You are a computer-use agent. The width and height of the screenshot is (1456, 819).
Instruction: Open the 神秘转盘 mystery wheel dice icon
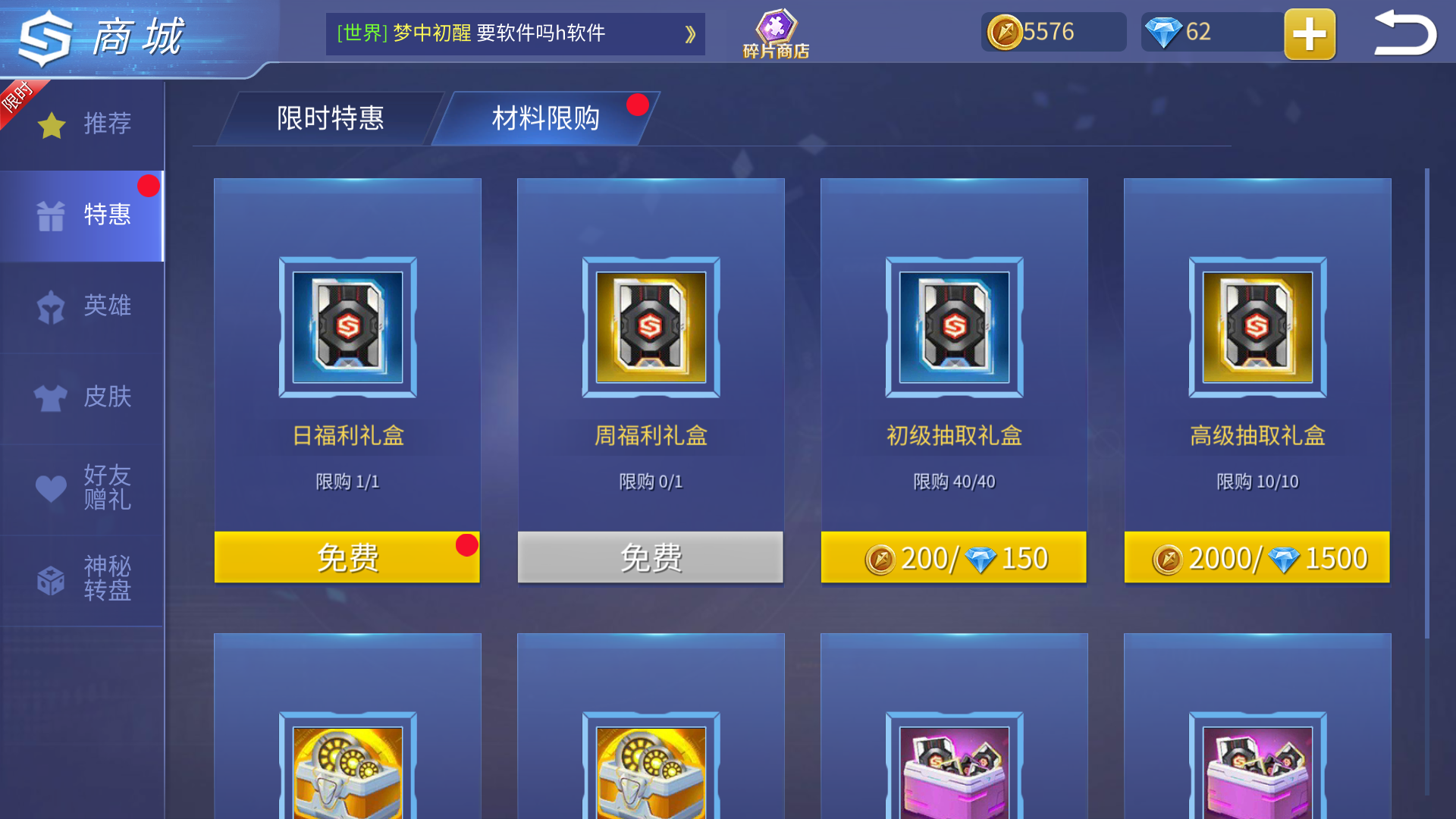(50, 580)
